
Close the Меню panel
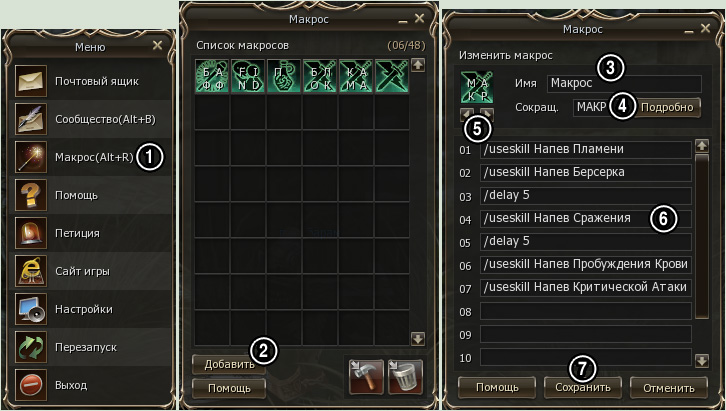(x=157, y=45)
